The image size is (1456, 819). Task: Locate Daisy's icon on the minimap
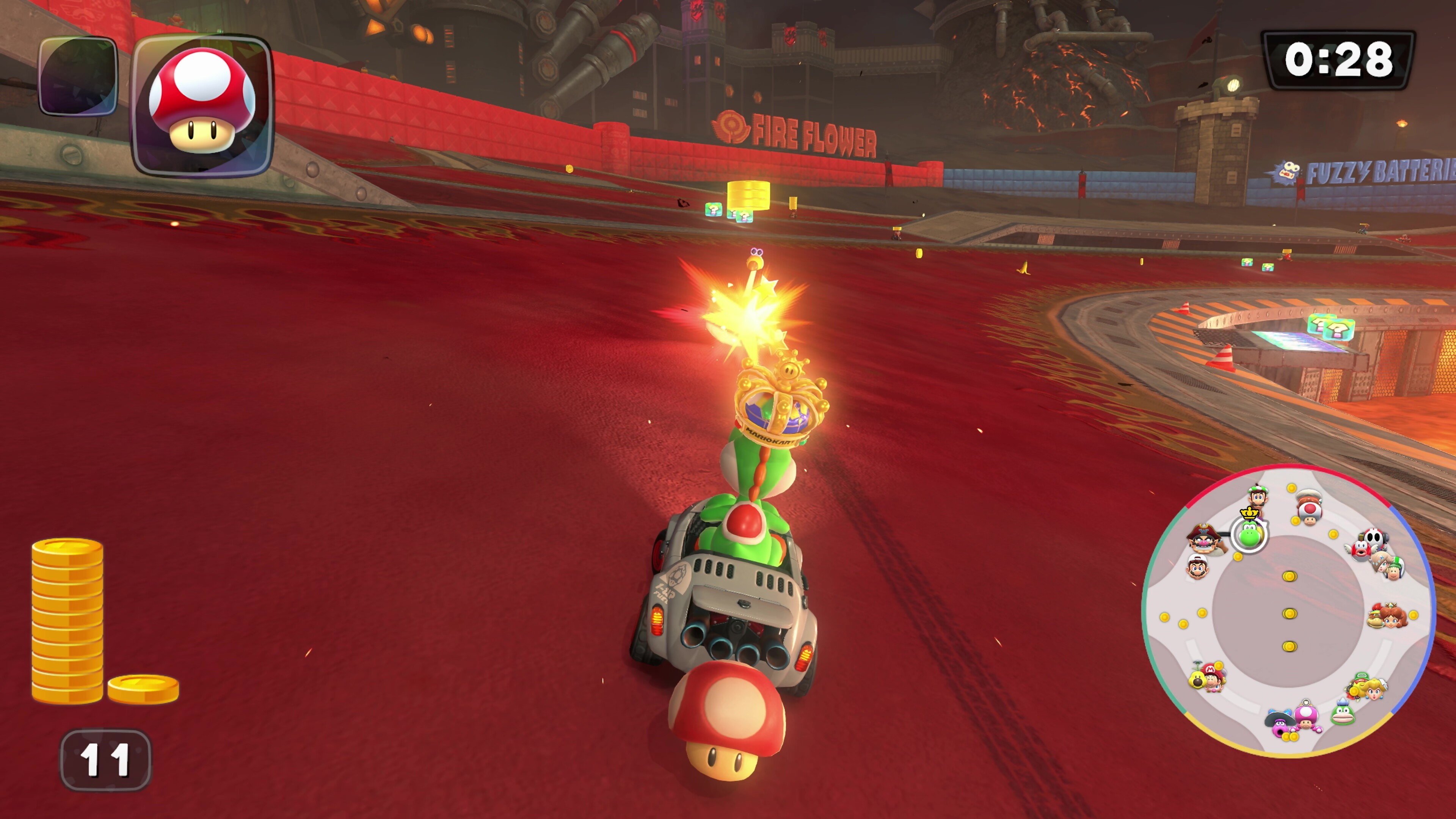pos(1394,616)
